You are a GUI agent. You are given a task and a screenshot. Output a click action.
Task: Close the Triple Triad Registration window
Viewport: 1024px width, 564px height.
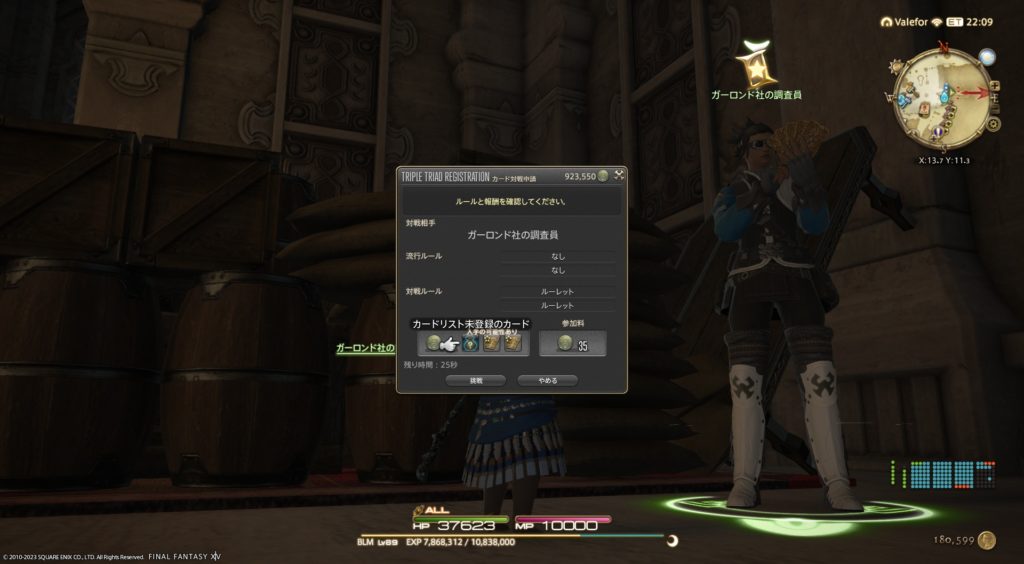coord(619,176)
